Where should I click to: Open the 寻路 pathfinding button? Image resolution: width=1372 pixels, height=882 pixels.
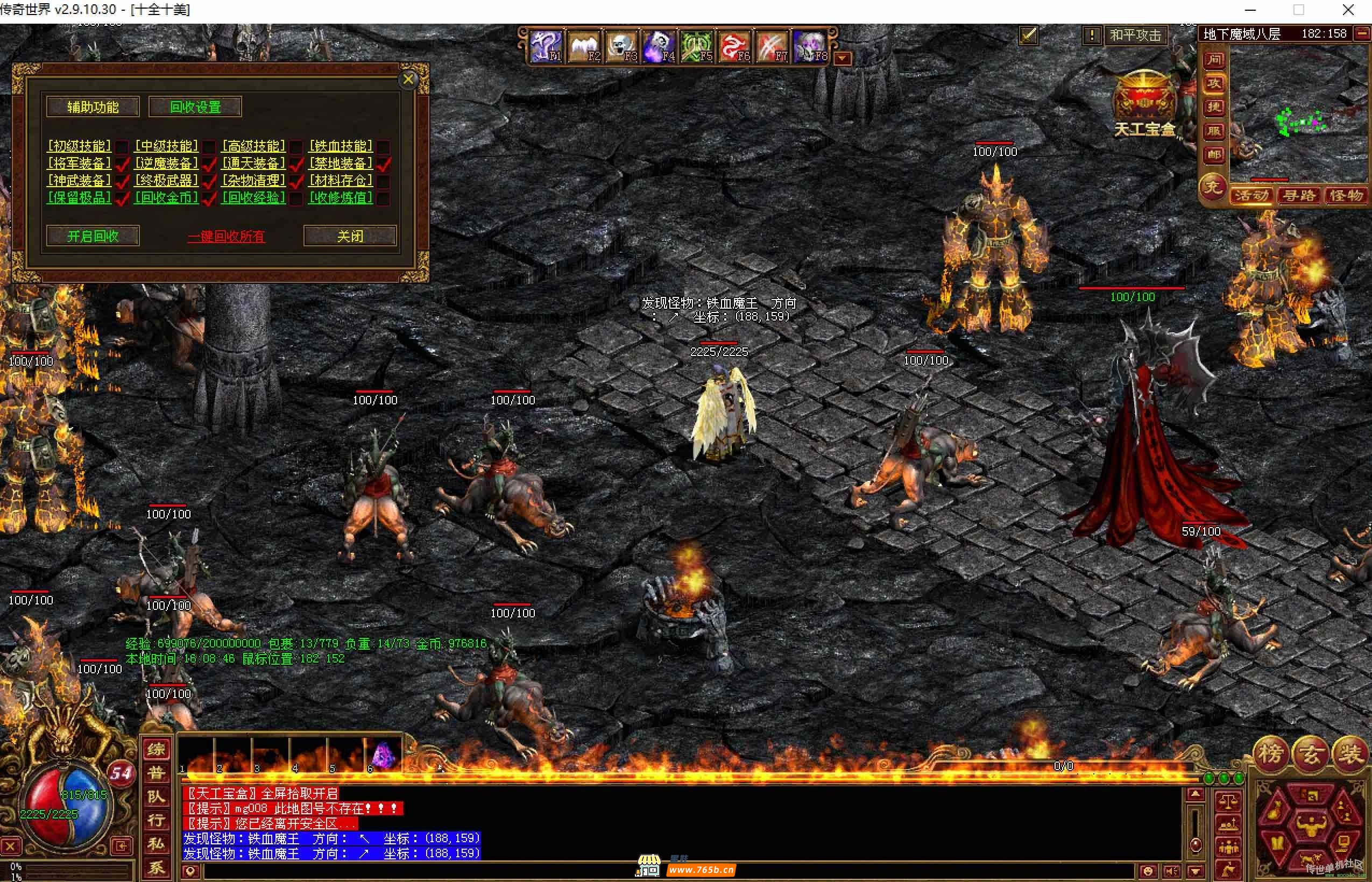coord(1299,196)
